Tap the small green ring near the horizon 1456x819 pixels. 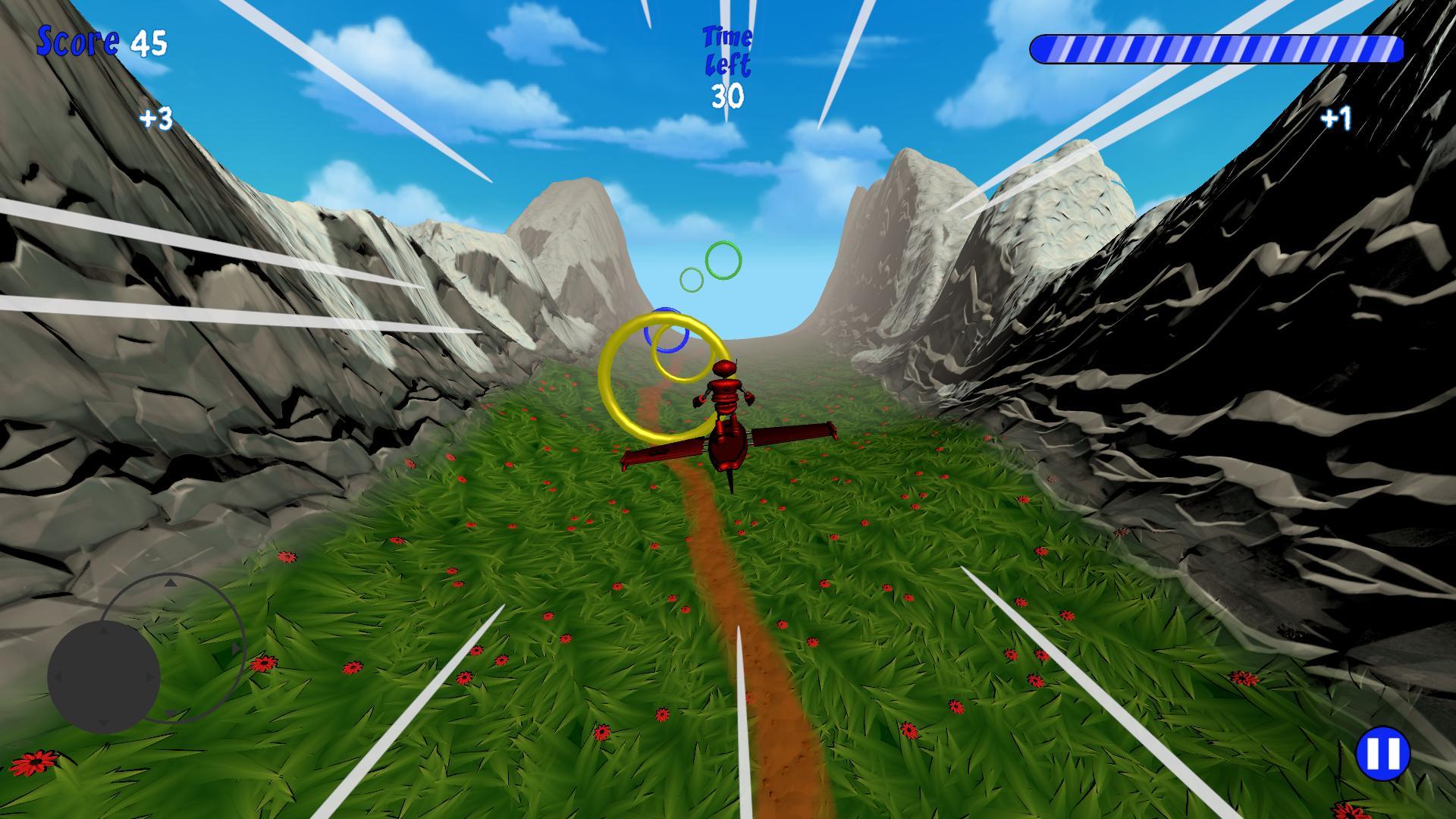pyautogui.click(x=691, y=279)
